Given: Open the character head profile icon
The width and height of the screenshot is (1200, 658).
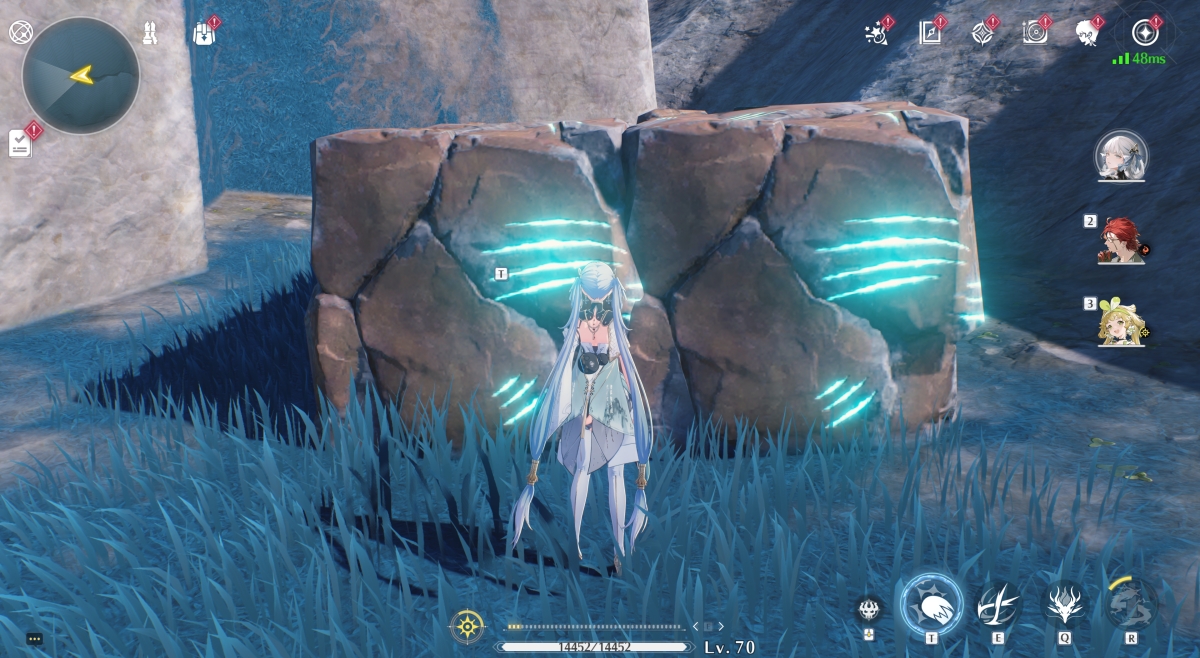Looking at the screenshot, I should 1087,33.
